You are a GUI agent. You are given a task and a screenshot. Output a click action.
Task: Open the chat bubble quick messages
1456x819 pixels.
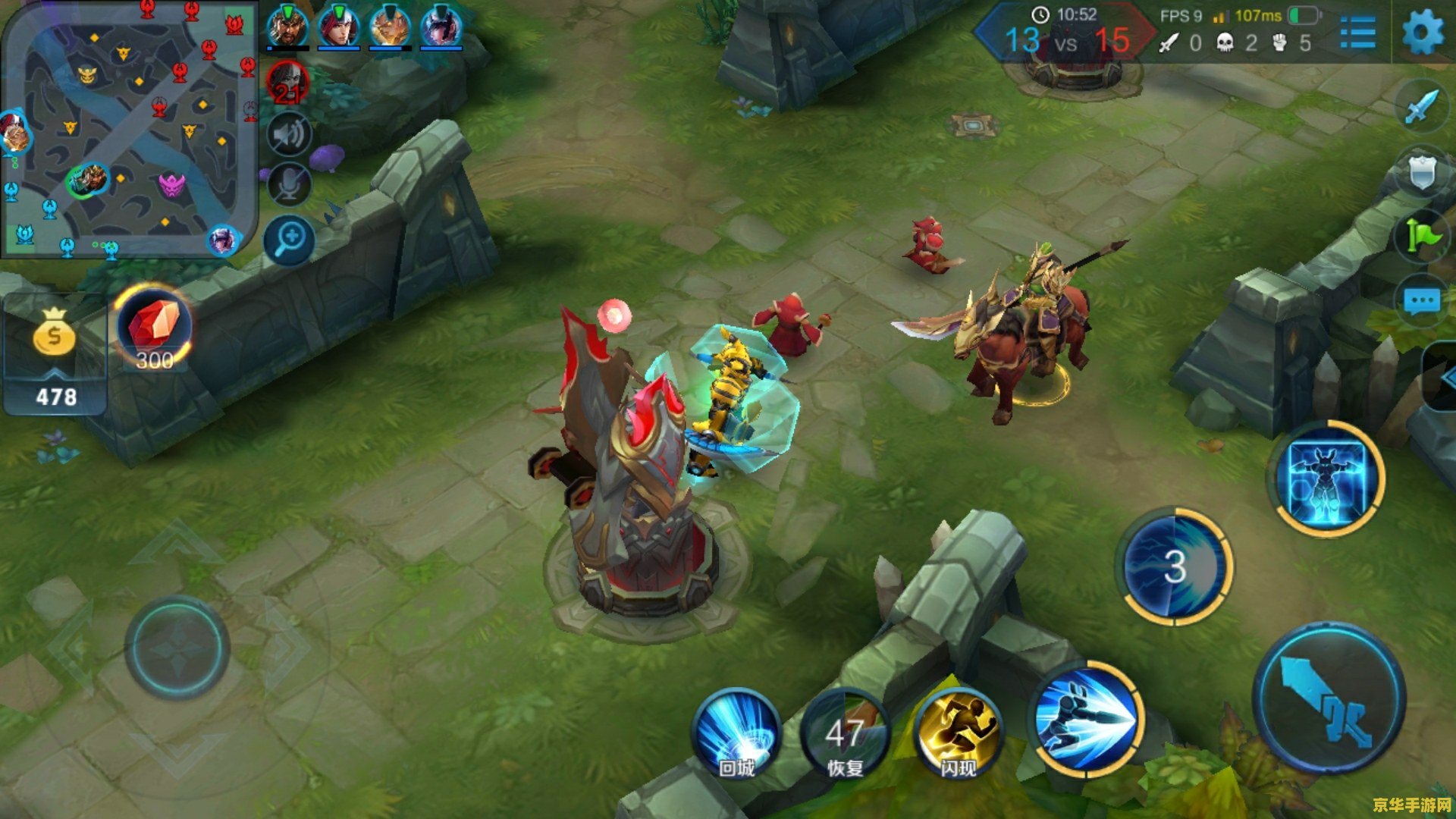click(1421, 301)
